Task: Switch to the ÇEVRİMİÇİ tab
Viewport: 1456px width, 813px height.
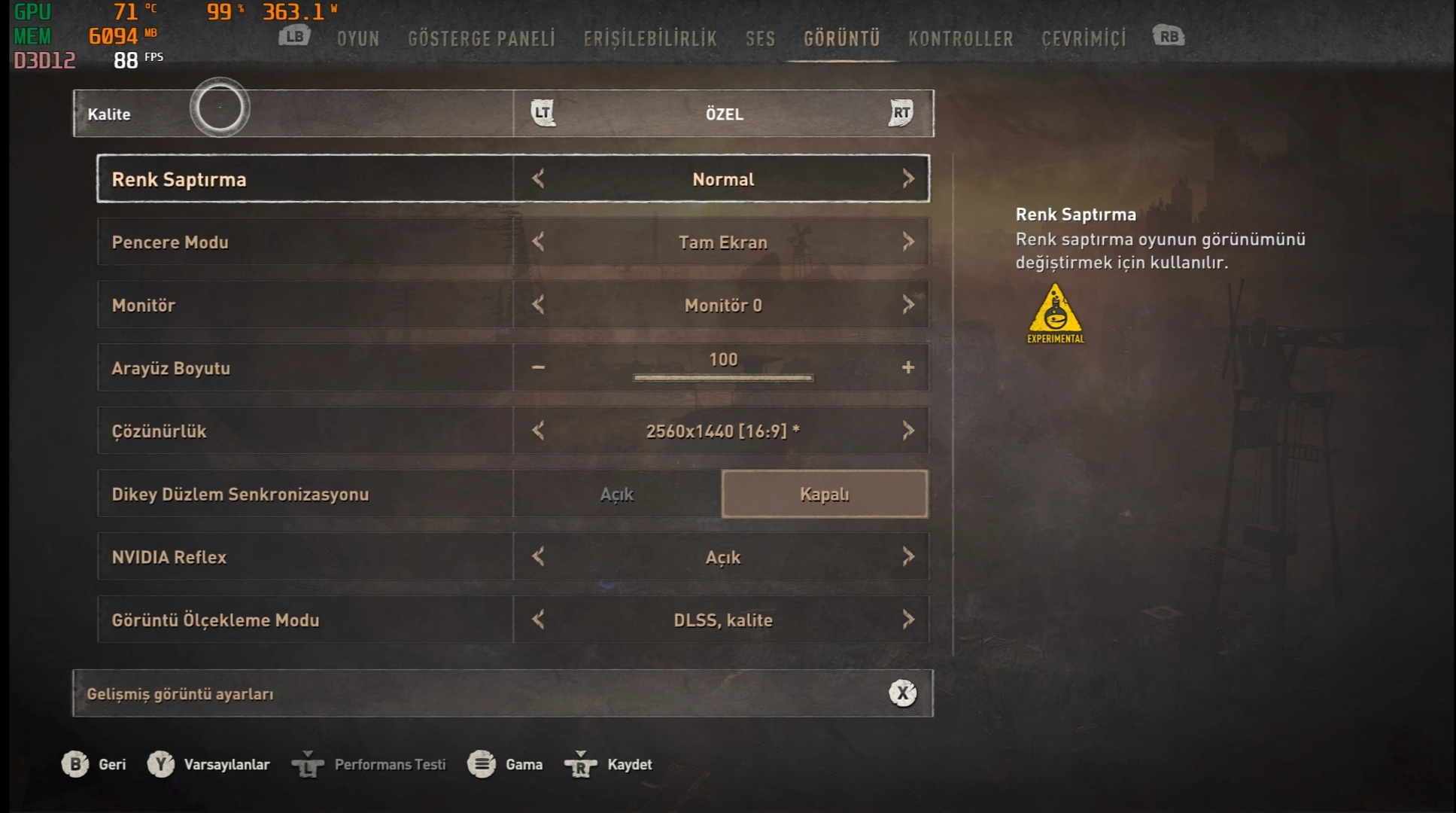Action: (1084, 38)
